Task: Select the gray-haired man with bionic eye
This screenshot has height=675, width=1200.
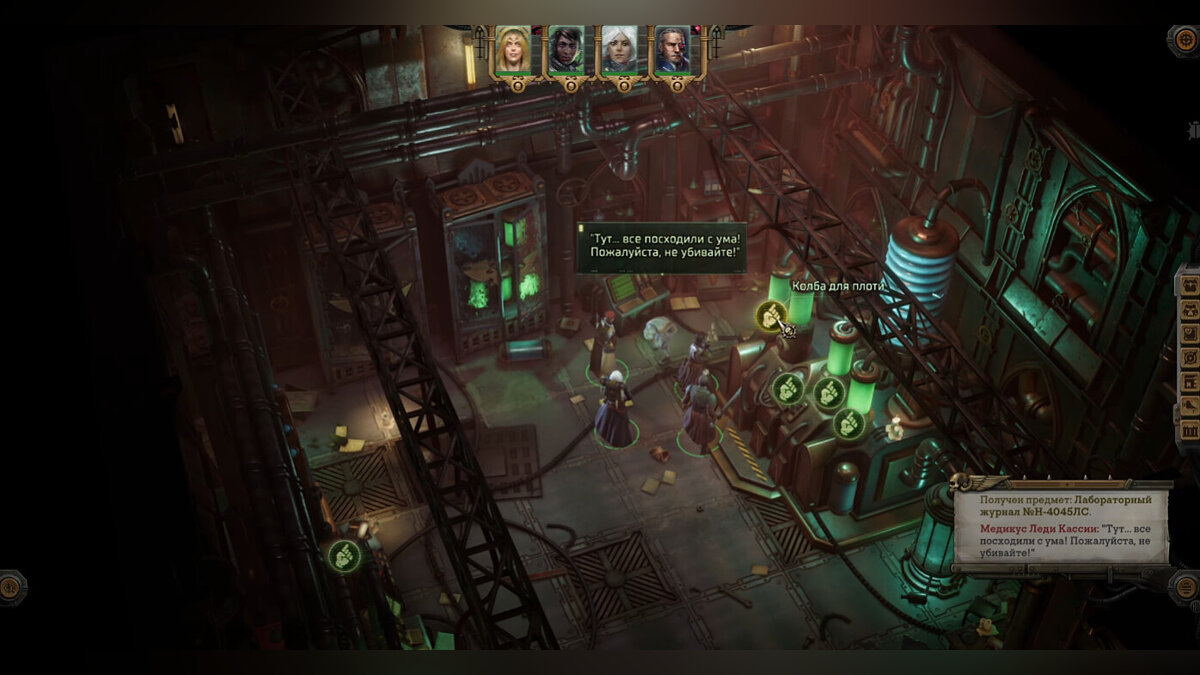Action: (672, 51)
